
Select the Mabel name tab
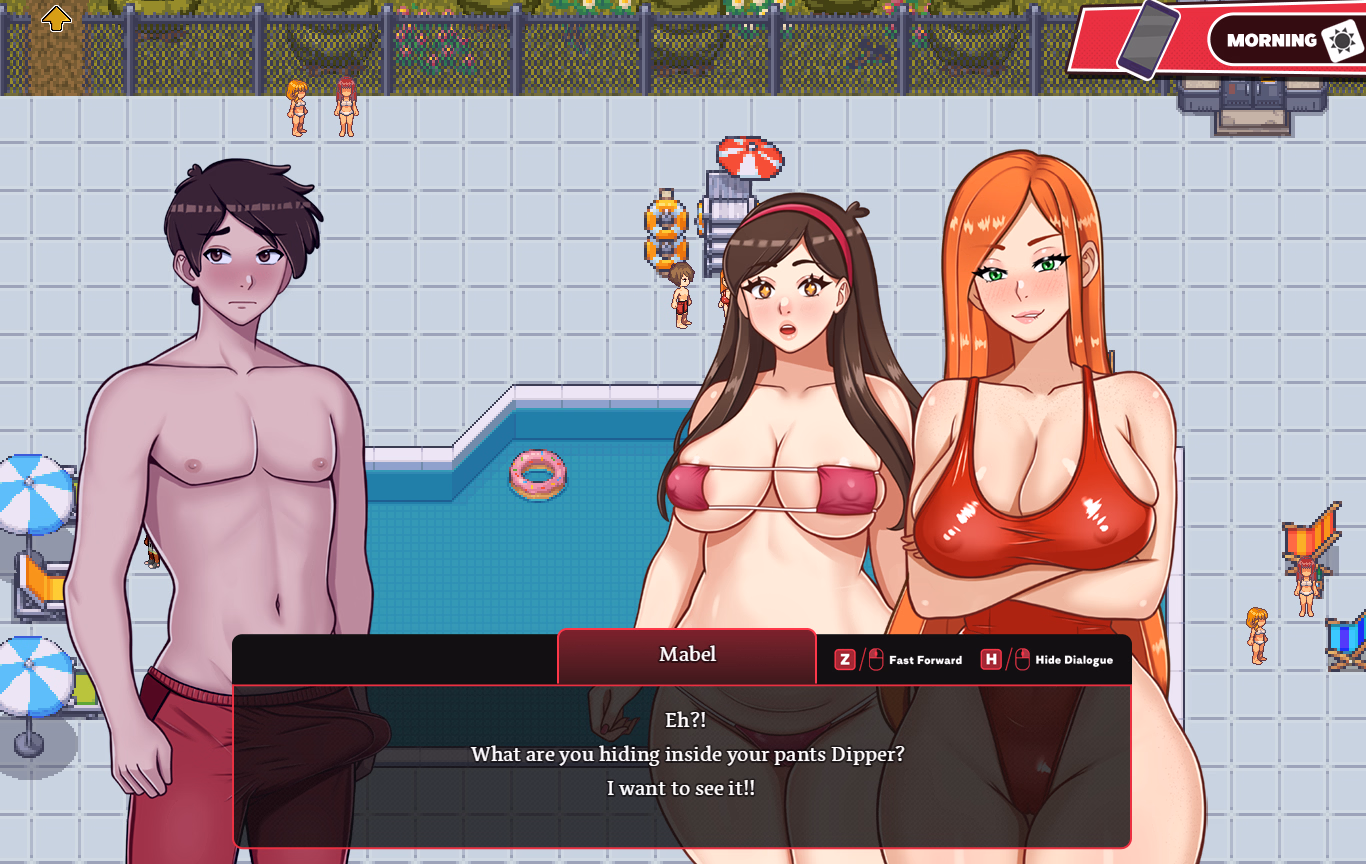(687, 655)
